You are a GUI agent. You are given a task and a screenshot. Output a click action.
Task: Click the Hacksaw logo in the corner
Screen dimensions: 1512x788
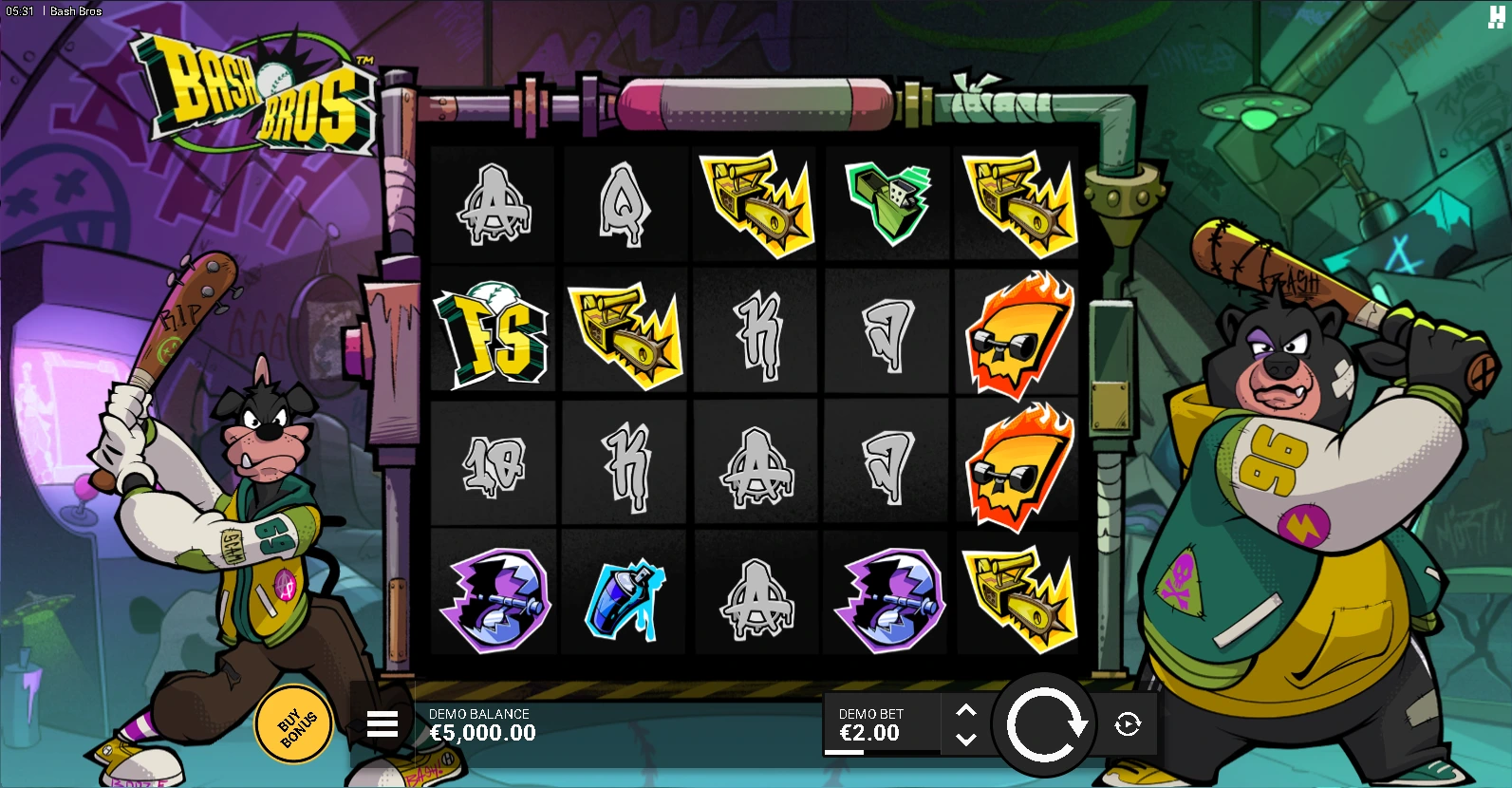coord(1496,16)
